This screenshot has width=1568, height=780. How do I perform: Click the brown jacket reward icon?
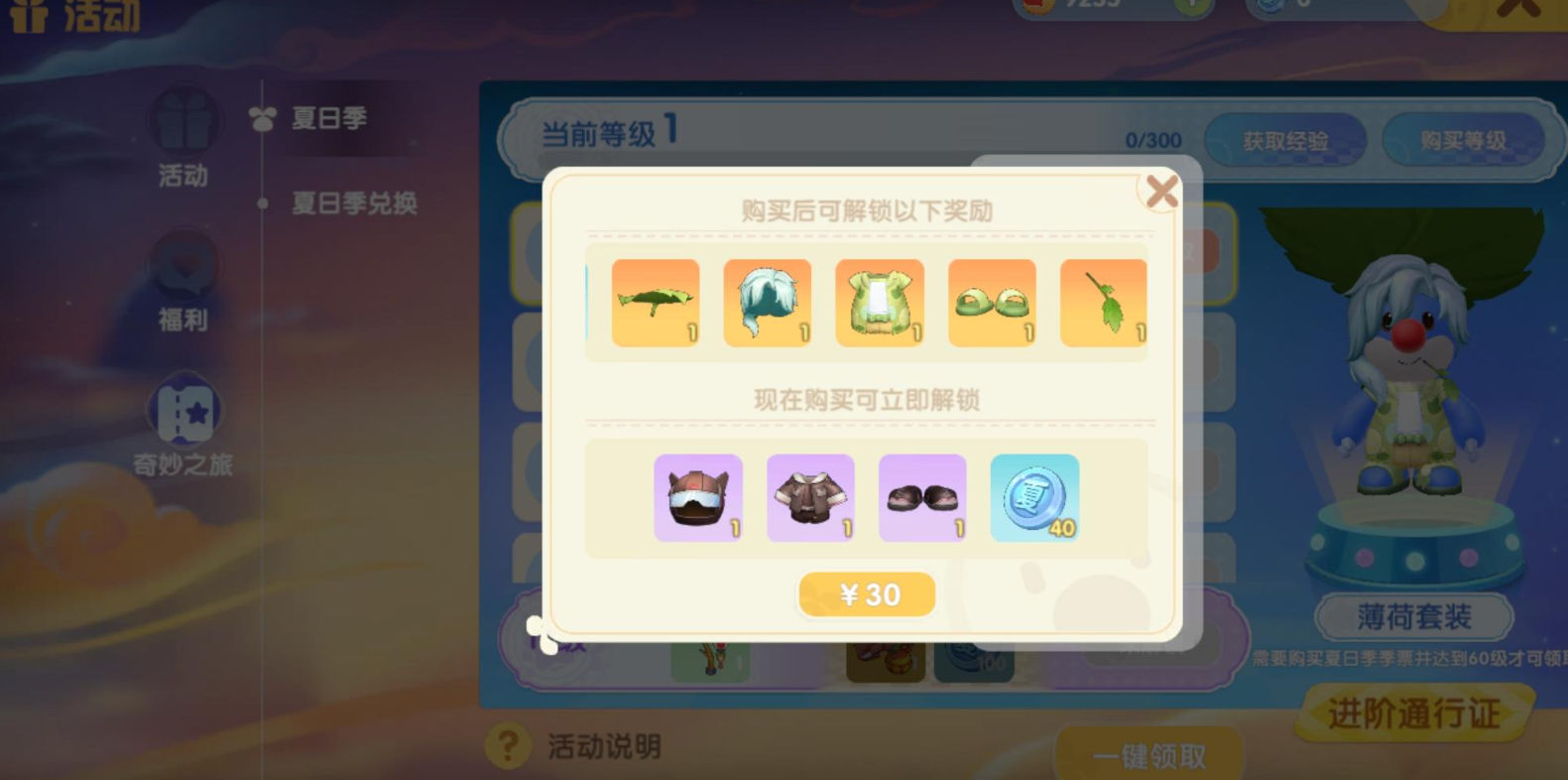pos(810,496)
